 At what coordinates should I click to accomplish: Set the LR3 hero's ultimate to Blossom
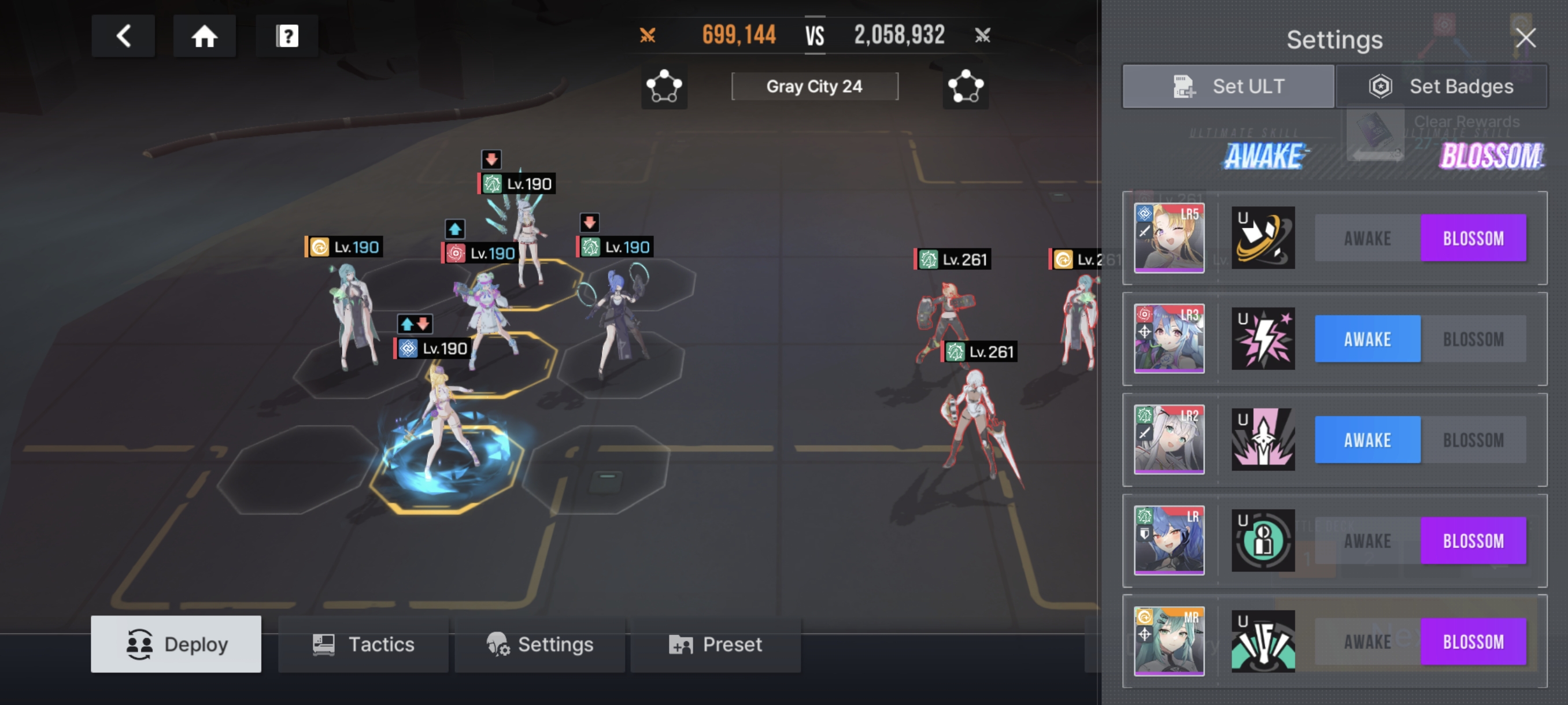(x=1473, y=339)
